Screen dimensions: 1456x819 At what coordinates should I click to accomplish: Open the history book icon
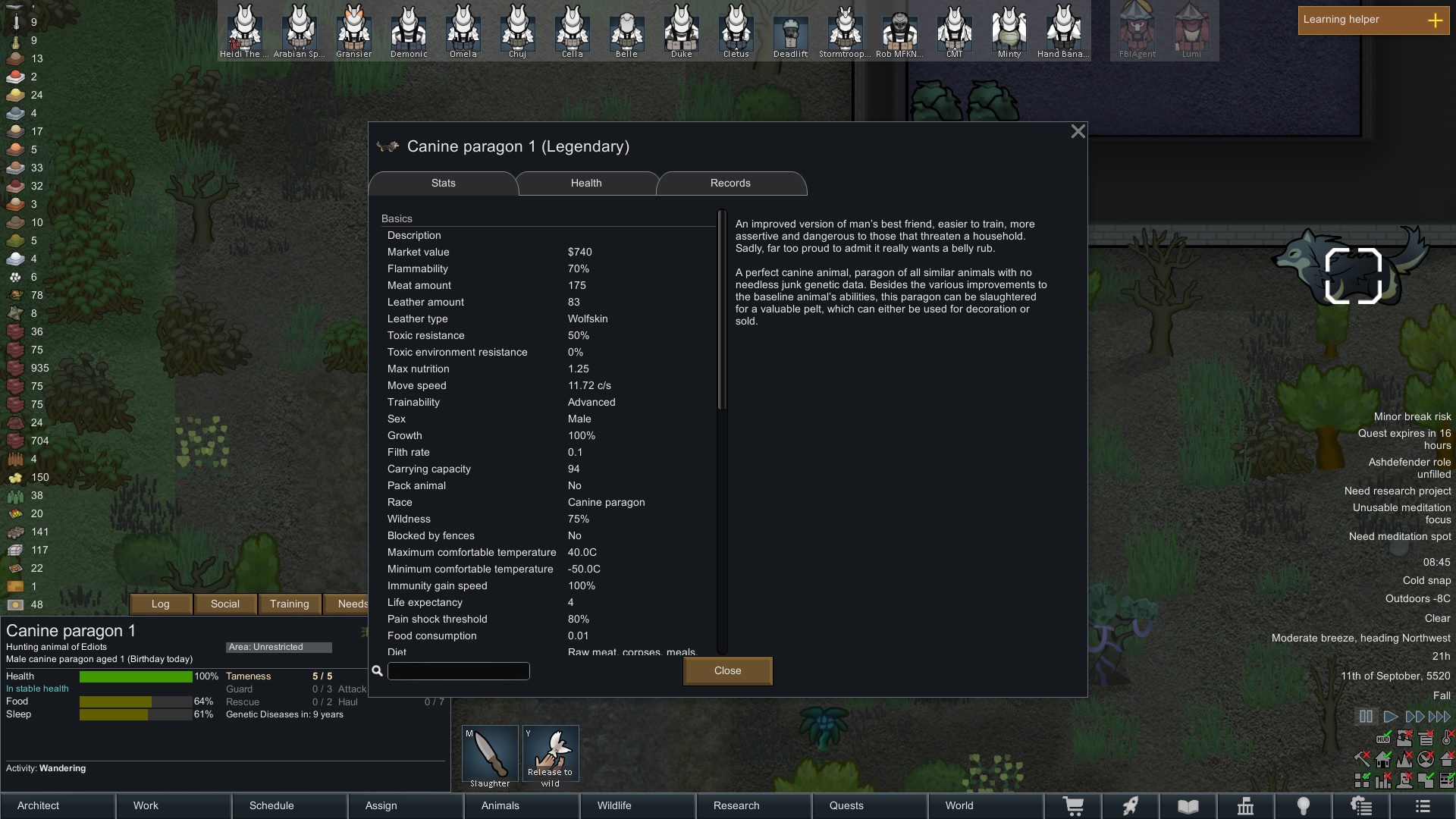pos(1188,806)
